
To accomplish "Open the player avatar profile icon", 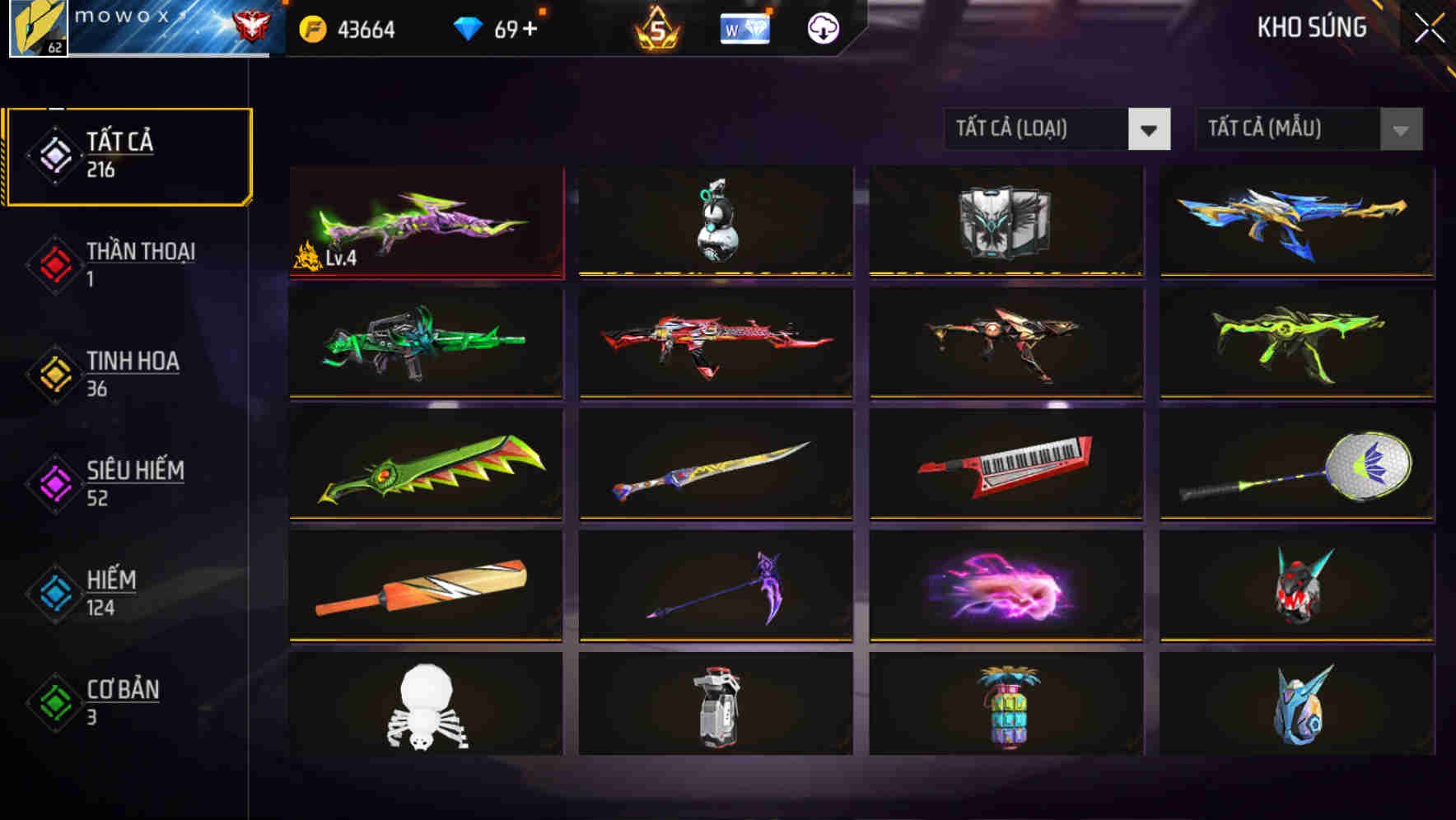I will pos(37,29).
